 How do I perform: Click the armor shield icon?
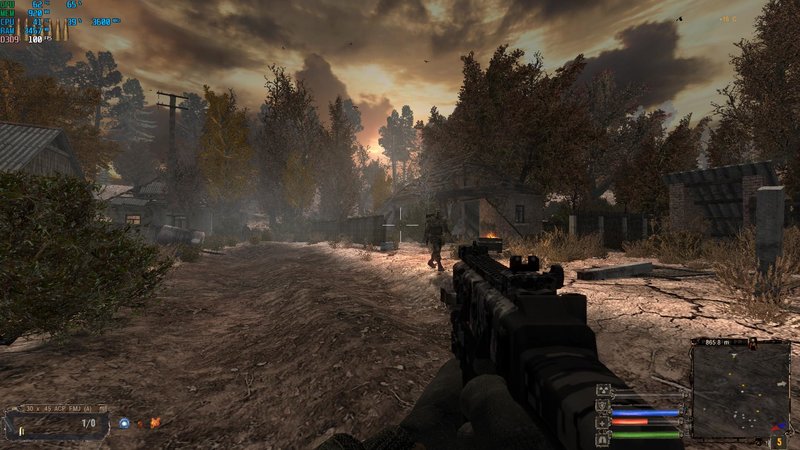[x=603, y=406]
